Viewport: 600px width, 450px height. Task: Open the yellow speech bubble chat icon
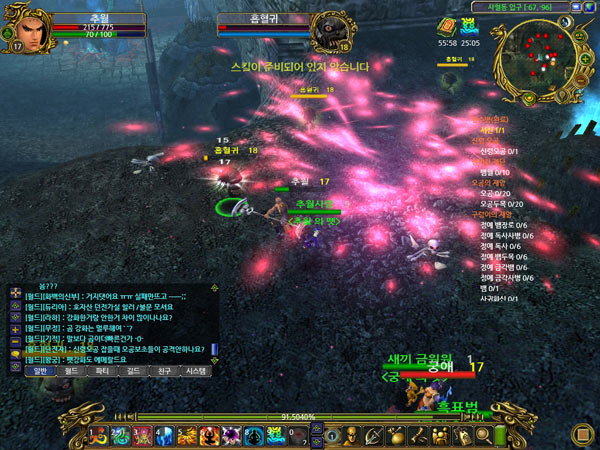point(14,356)
